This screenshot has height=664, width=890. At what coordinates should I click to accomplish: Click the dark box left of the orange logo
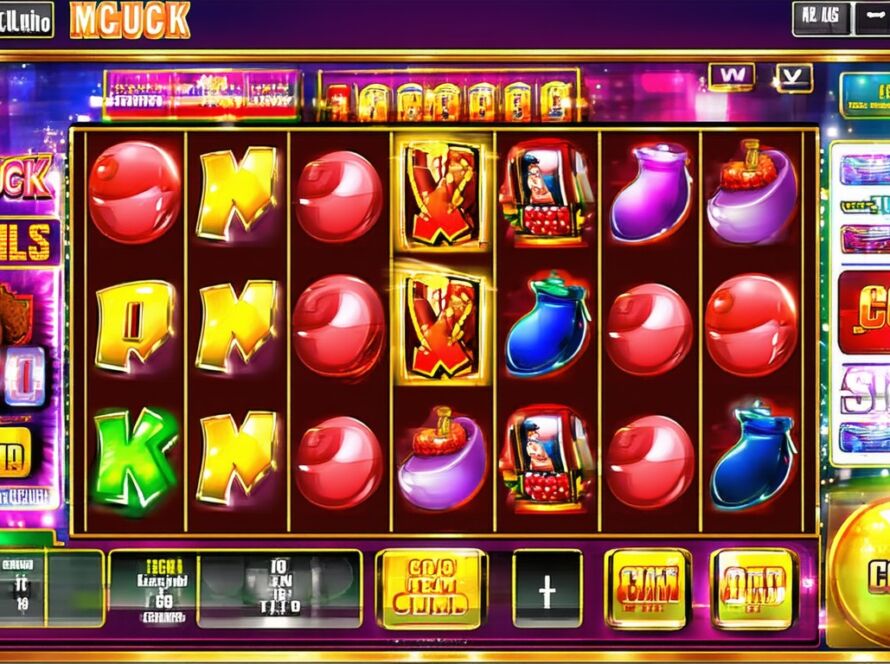pyautogui.click(x=27, y=19)
